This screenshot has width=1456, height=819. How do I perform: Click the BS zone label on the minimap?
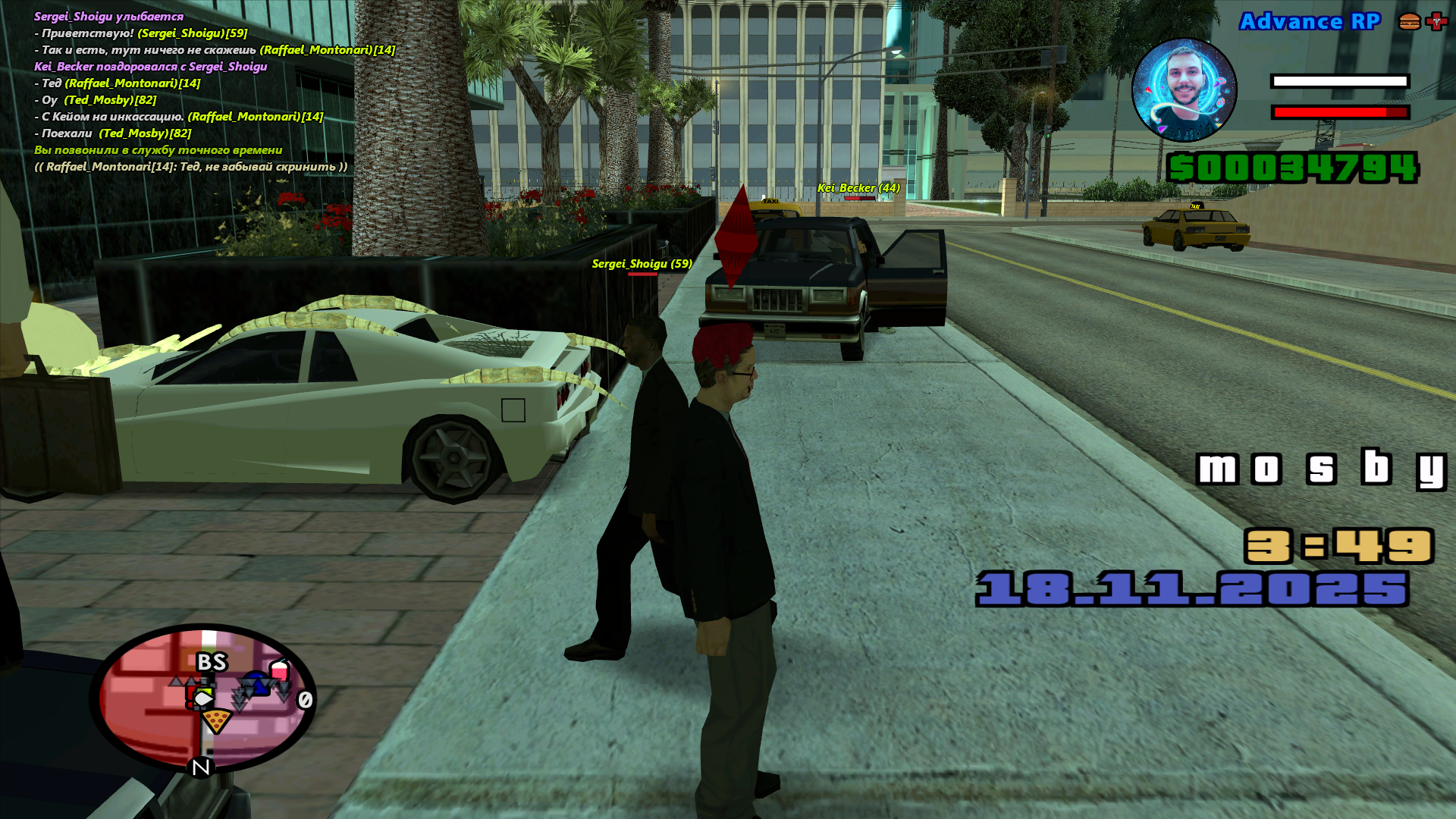coord(212,662)
